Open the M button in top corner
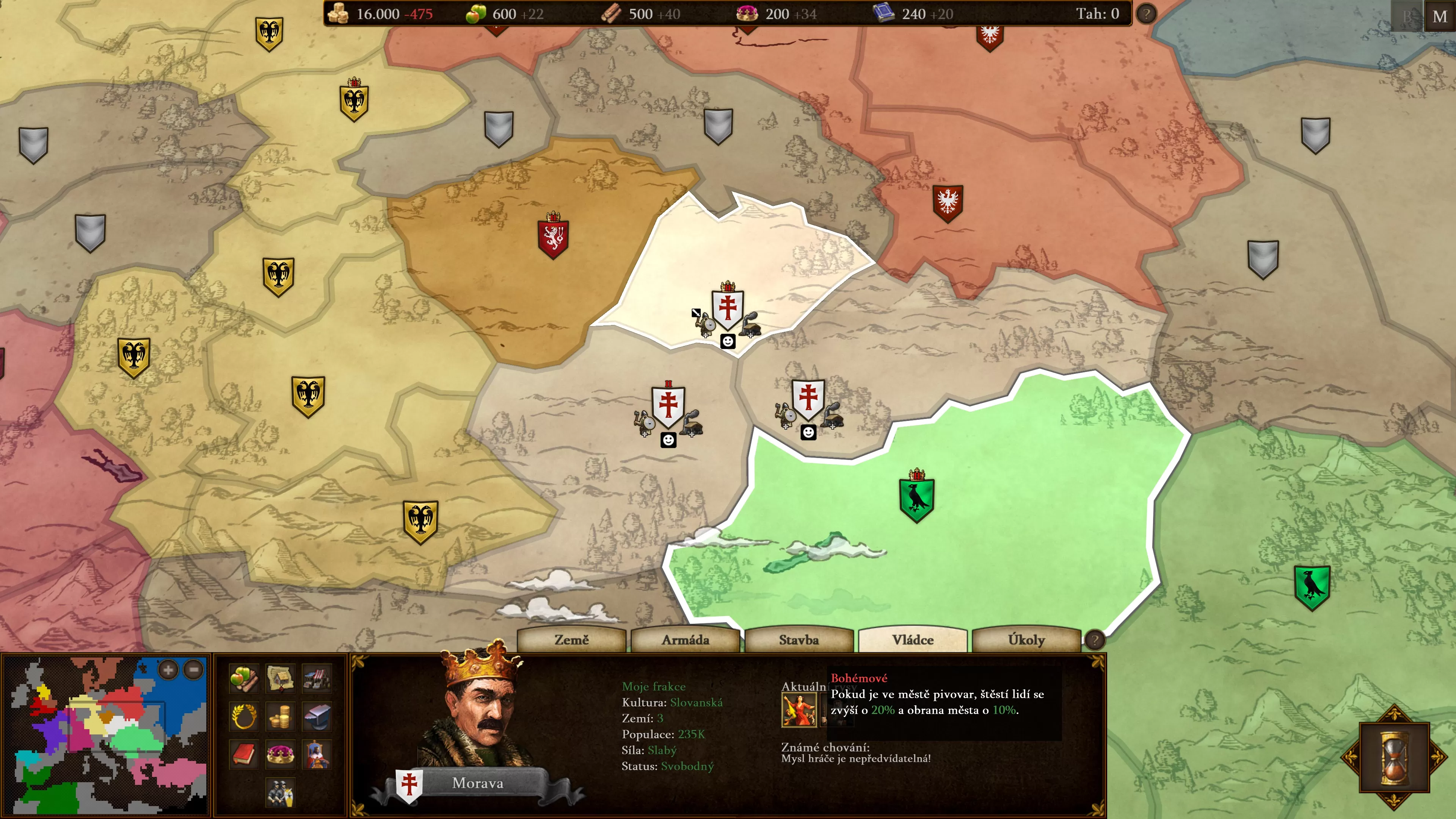 (x=1440, y=16)
